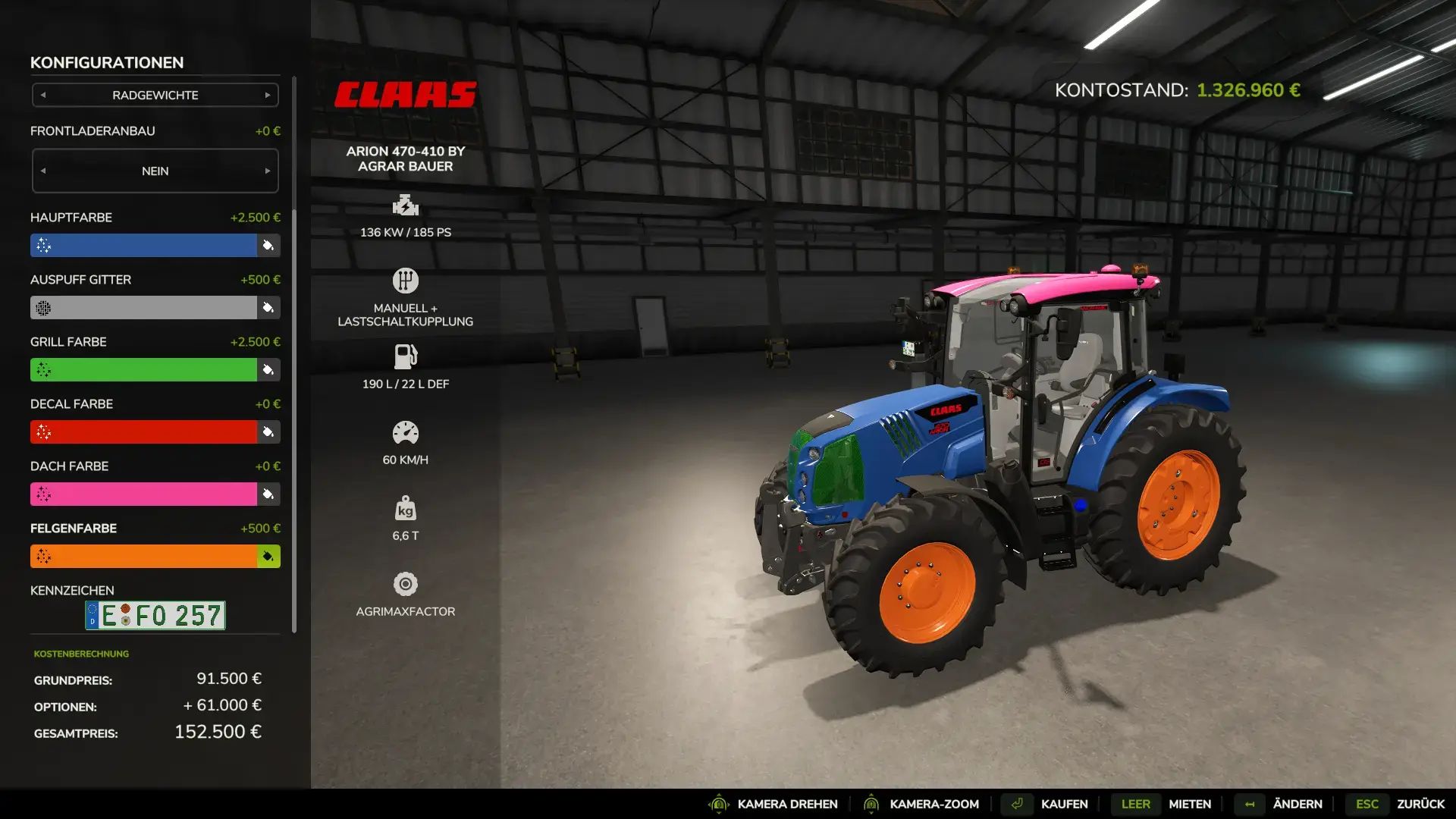
Task: Buy the tractor with Kaufen
Action: (x=1063, y=804)
